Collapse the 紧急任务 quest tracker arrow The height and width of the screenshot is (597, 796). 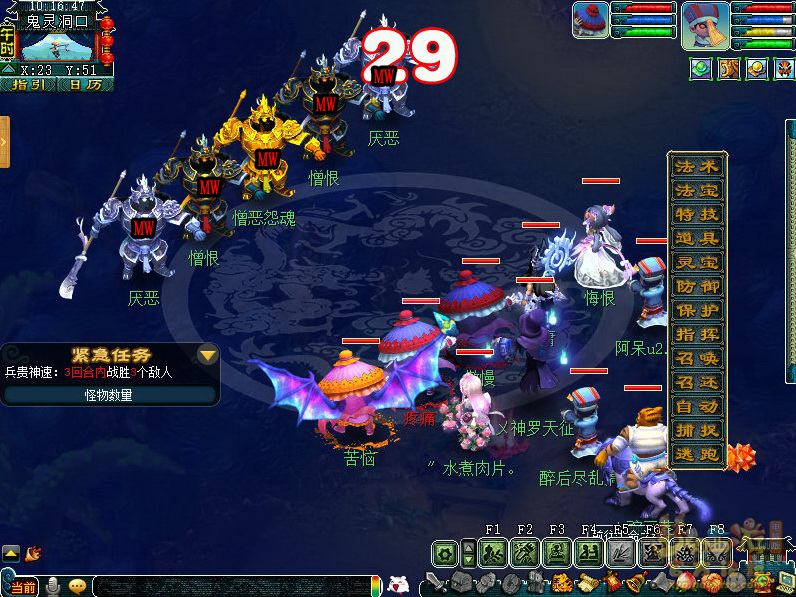pyautogui.click(x=207, y=355)
